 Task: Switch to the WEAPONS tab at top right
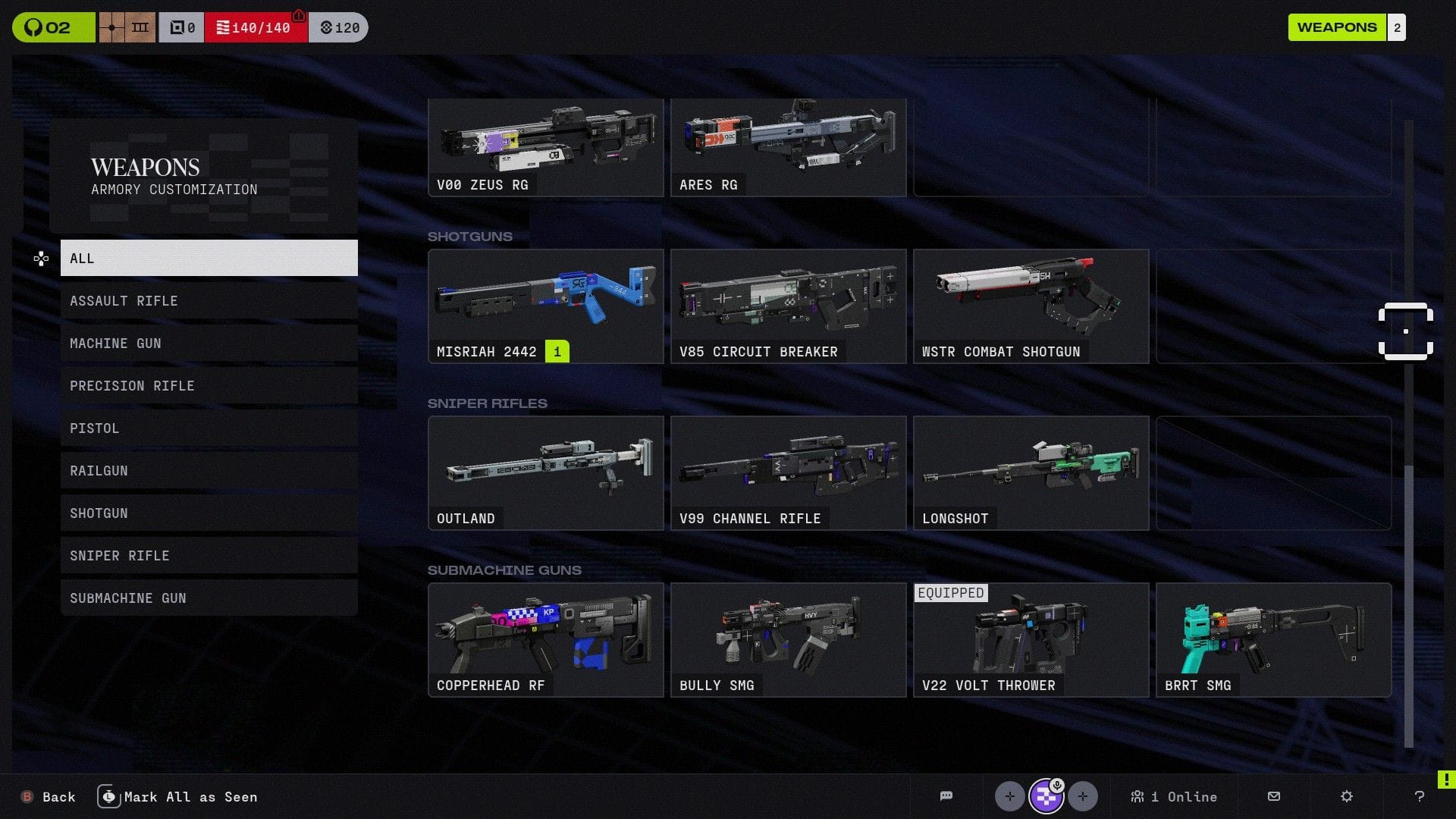click(x=1337, y=27)
